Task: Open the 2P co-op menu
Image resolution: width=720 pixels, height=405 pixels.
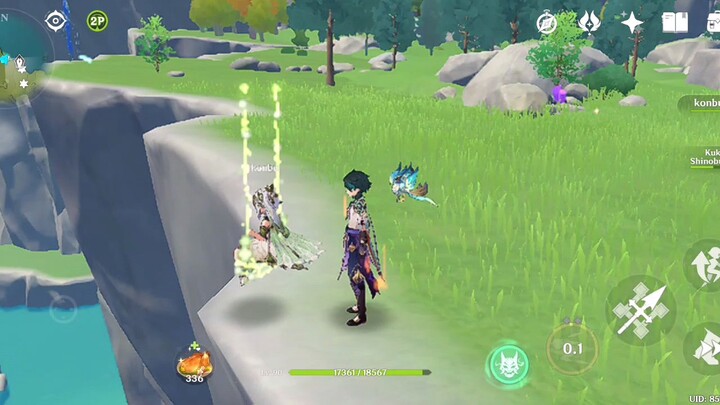Action: point(97,20)
